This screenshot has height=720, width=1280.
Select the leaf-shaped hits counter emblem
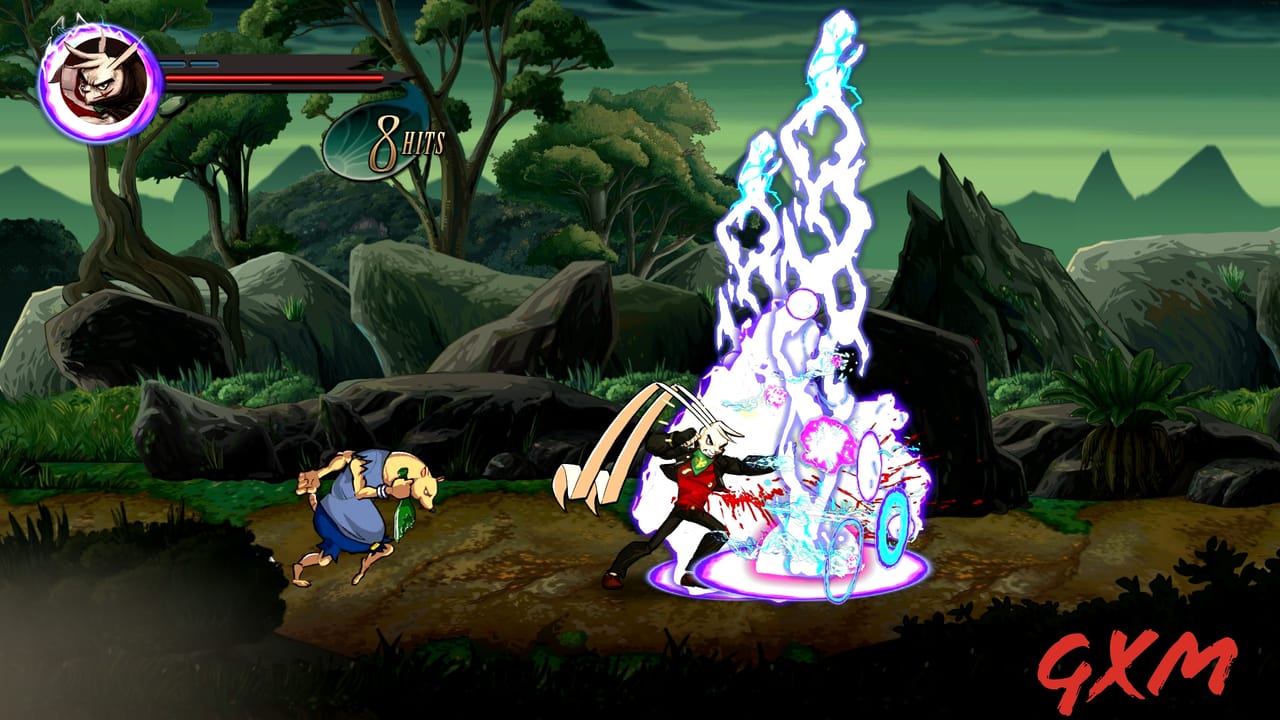click(352, 142)
